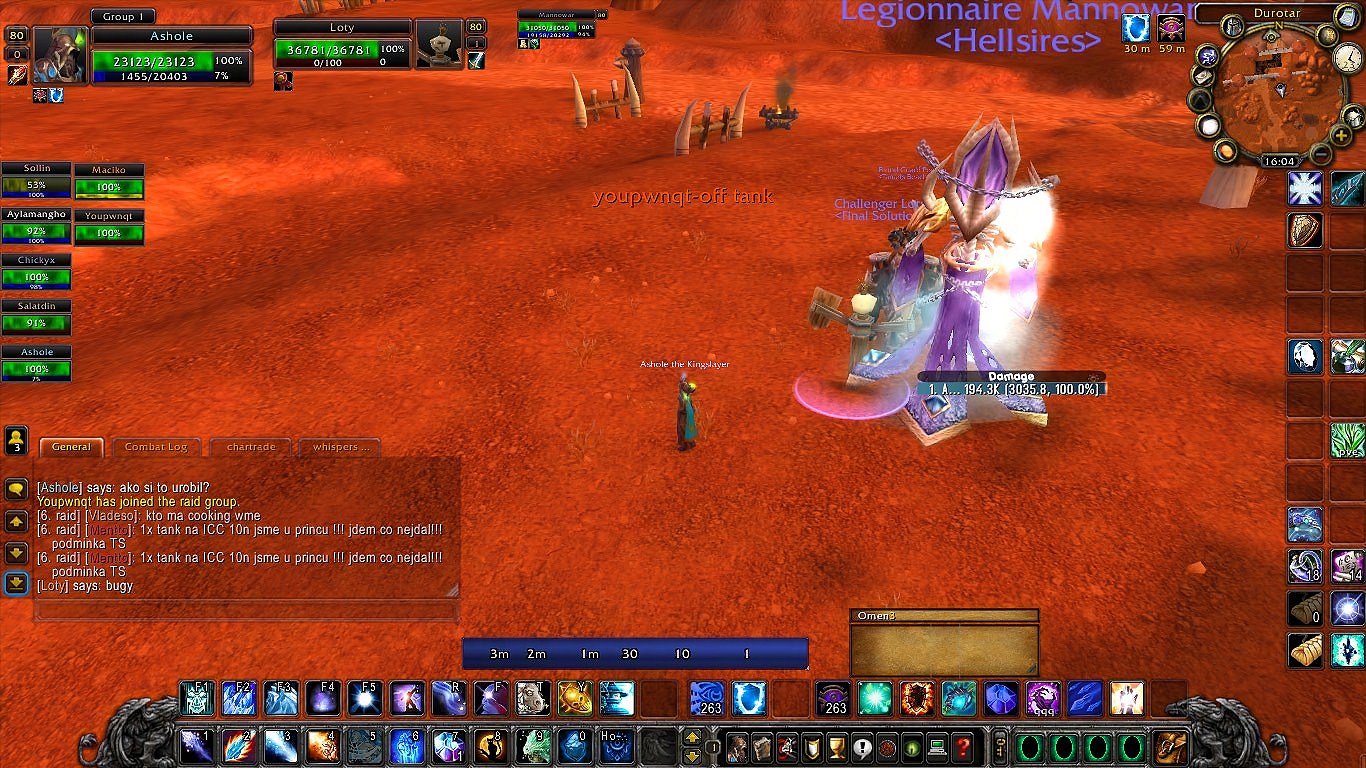This screenshot has width=1366, height=768.
Task: Open the chat menu speech bubble button
Action: click(x=16, y=489)
